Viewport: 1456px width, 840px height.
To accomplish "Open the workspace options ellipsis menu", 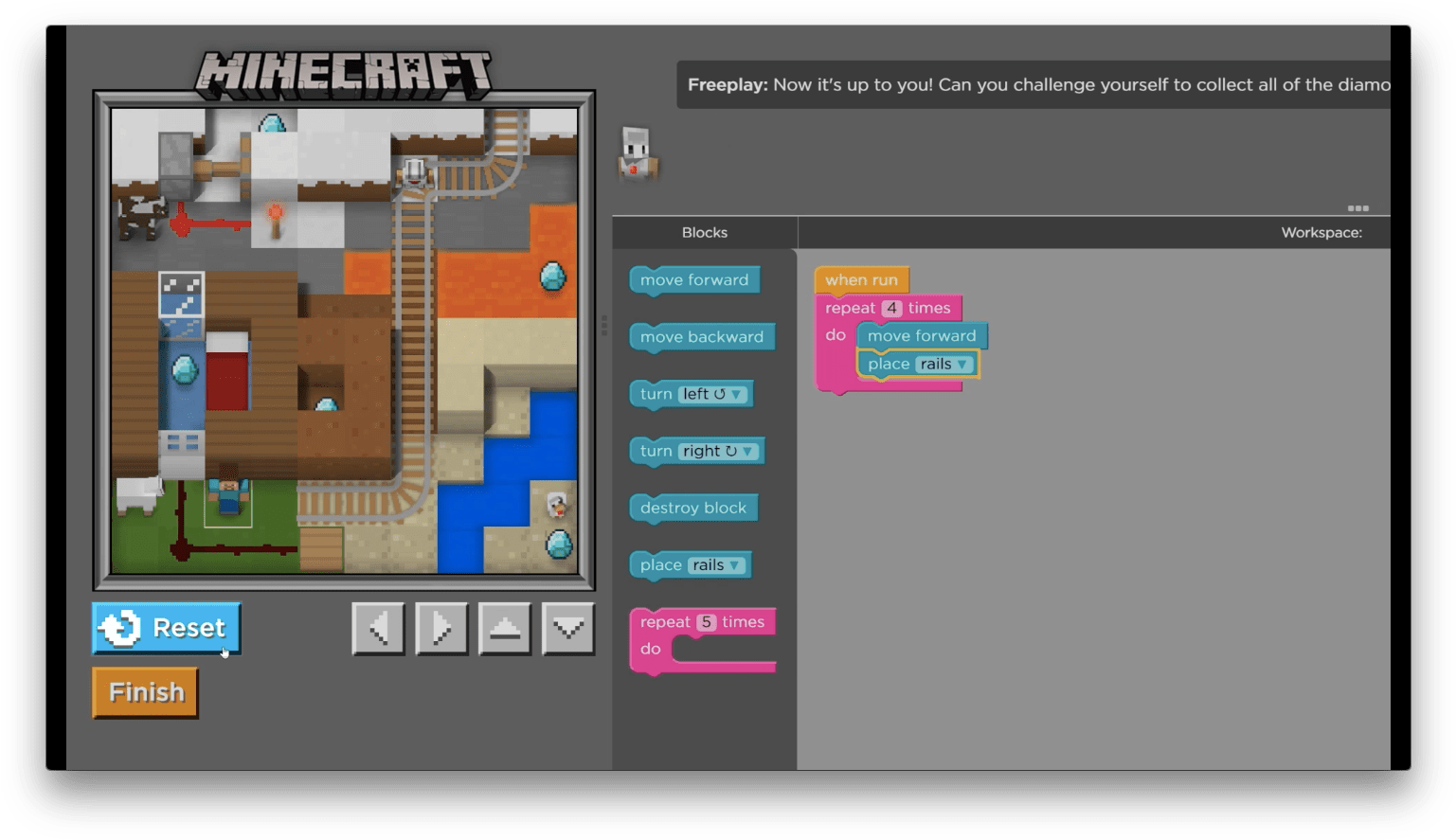I will pos(1359,208).
